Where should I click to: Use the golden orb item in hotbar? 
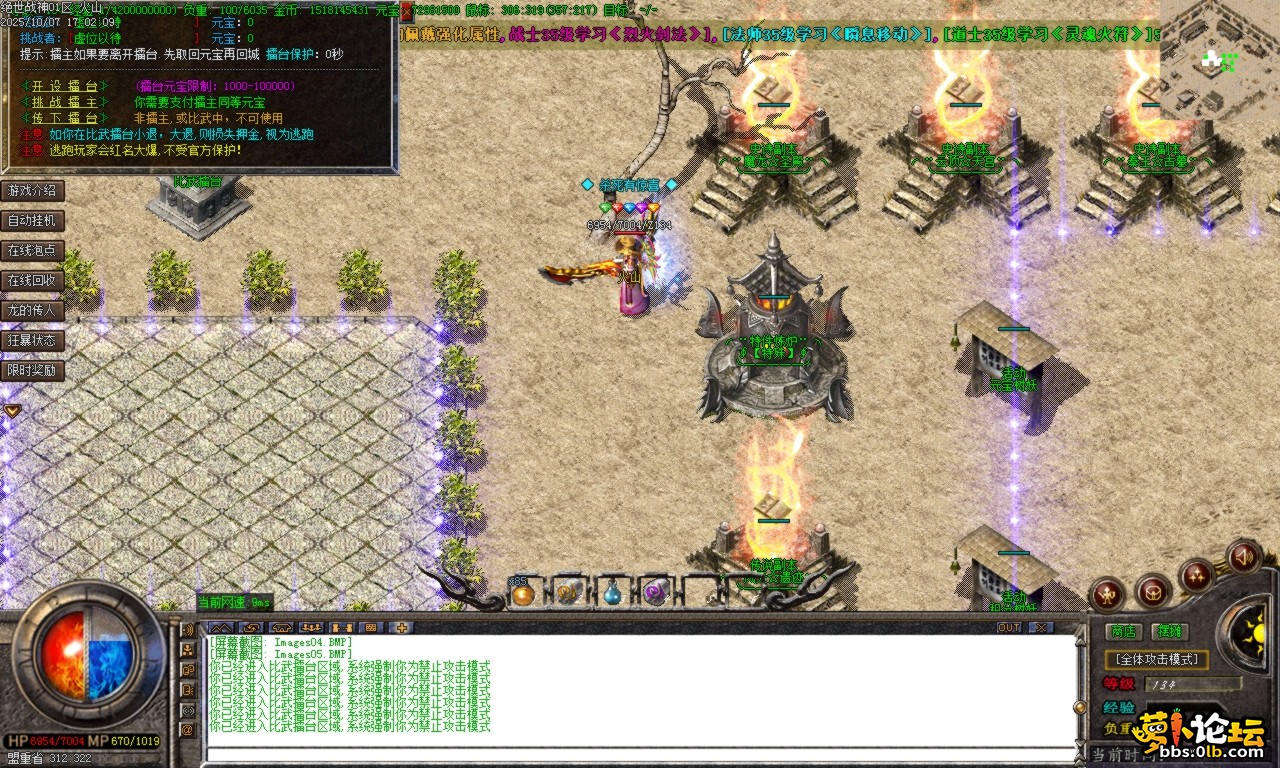(523, 595)
